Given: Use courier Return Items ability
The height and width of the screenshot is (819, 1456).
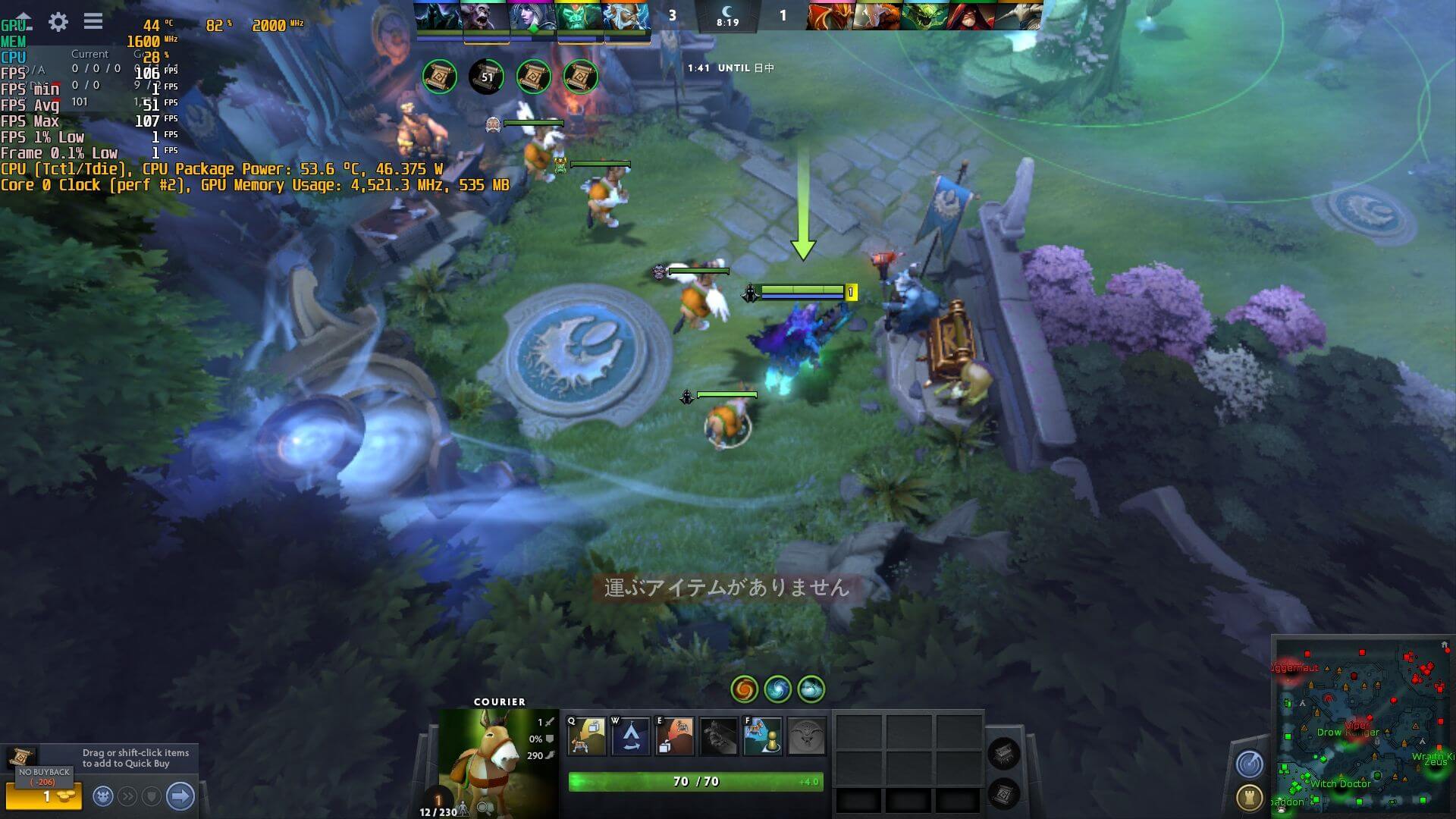Looking at the screenshot, I should (x=674, y=736).
